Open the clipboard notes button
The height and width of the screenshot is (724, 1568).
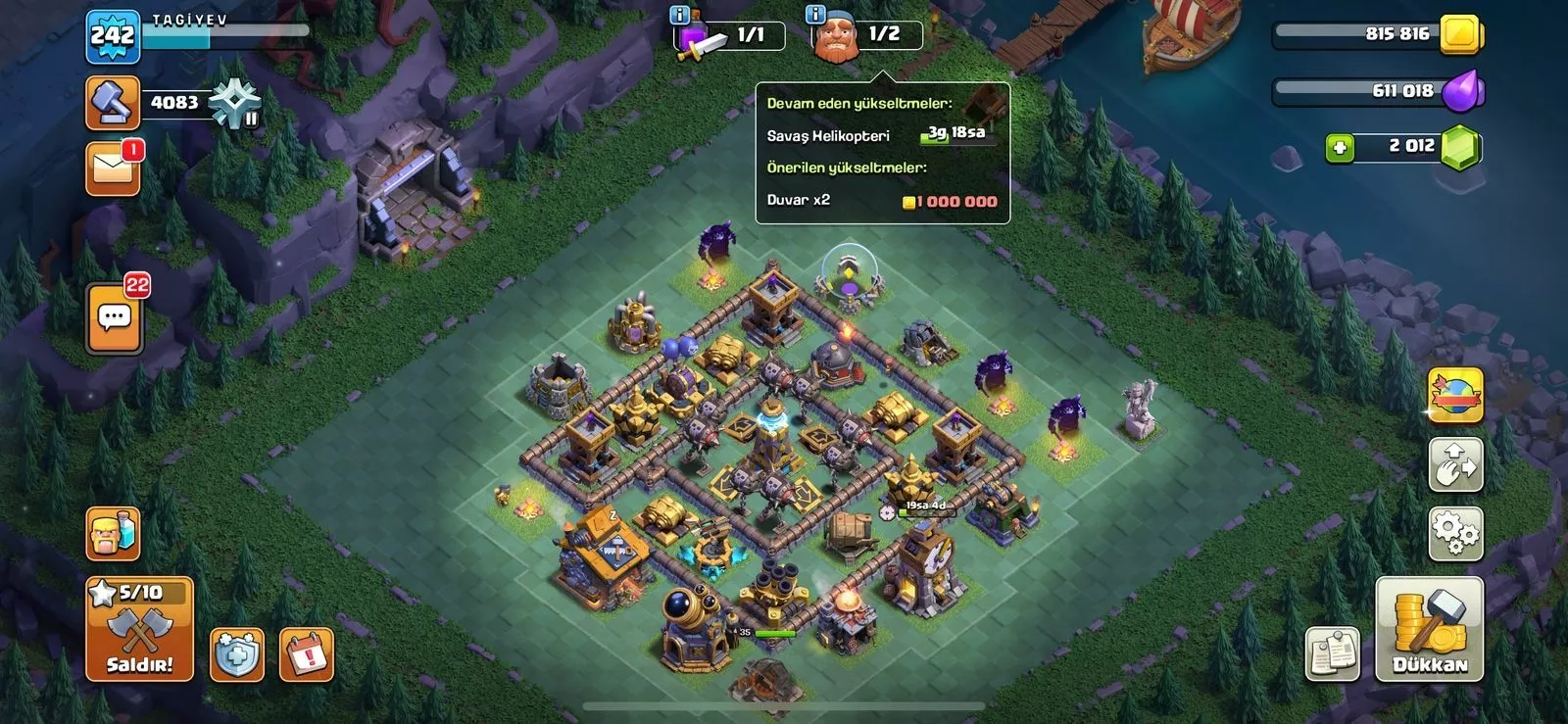pyautogui.click(x=1333, y=653)
